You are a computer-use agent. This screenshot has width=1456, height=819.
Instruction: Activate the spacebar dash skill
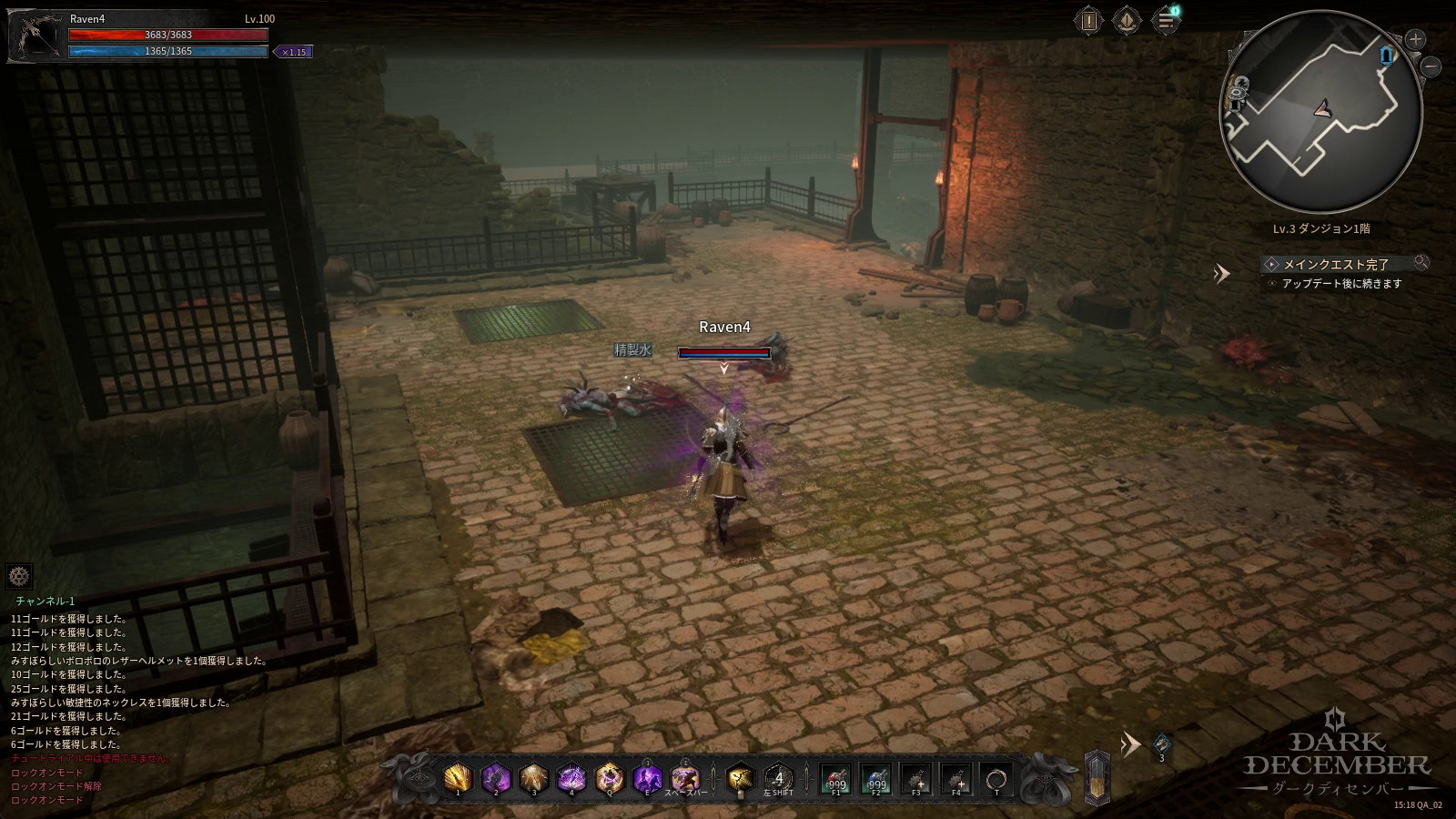(x=685, y=778)
